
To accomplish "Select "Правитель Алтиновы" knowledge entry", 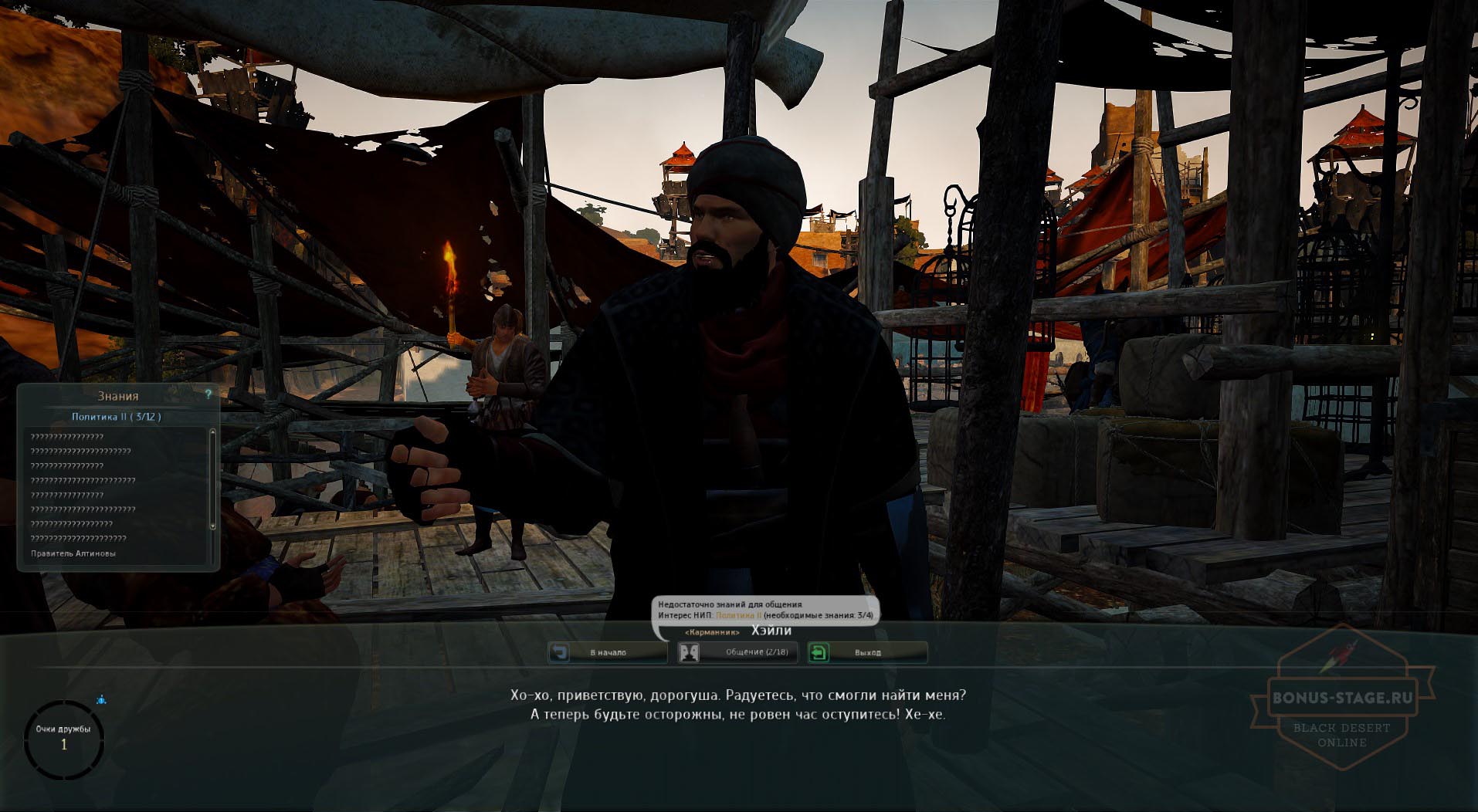I will [73, 553].
